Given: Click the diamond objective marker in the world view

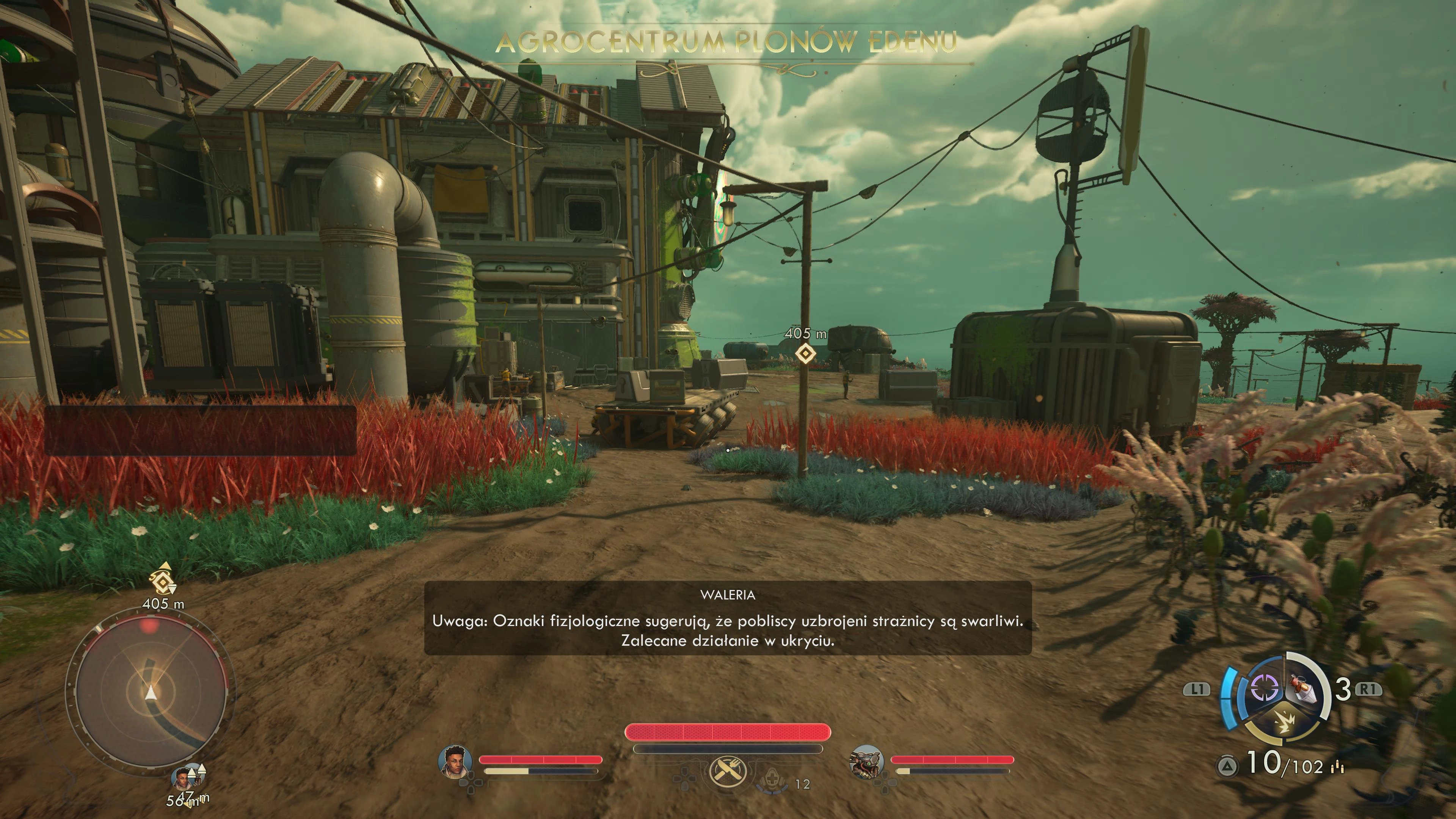Looking at the screenshot, I should click(805, 354).
